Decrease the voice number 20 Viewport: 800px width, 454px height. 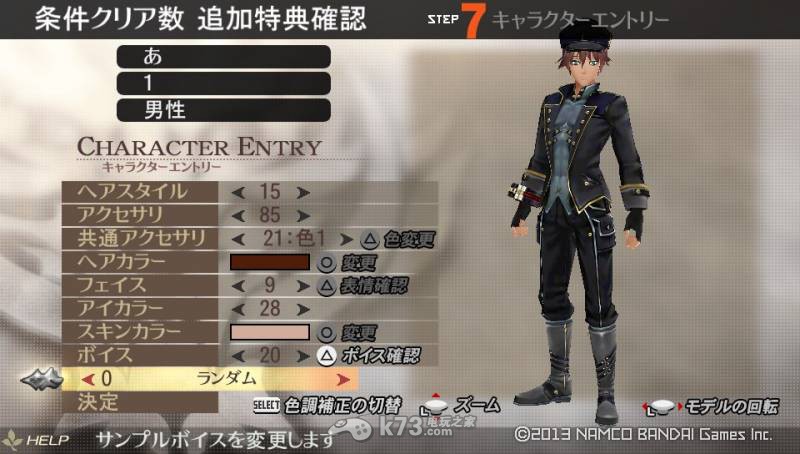238,355
